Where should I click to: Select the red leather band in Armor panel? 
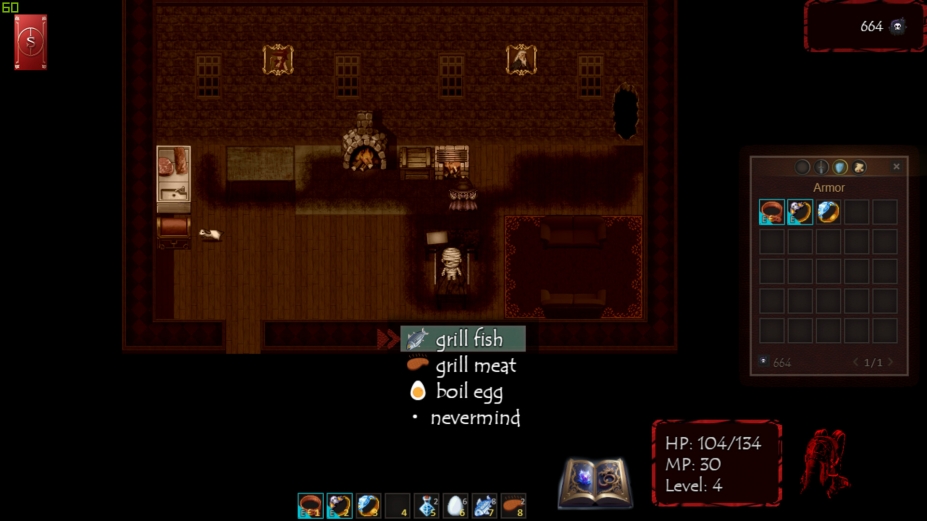(x=771, y=212)
